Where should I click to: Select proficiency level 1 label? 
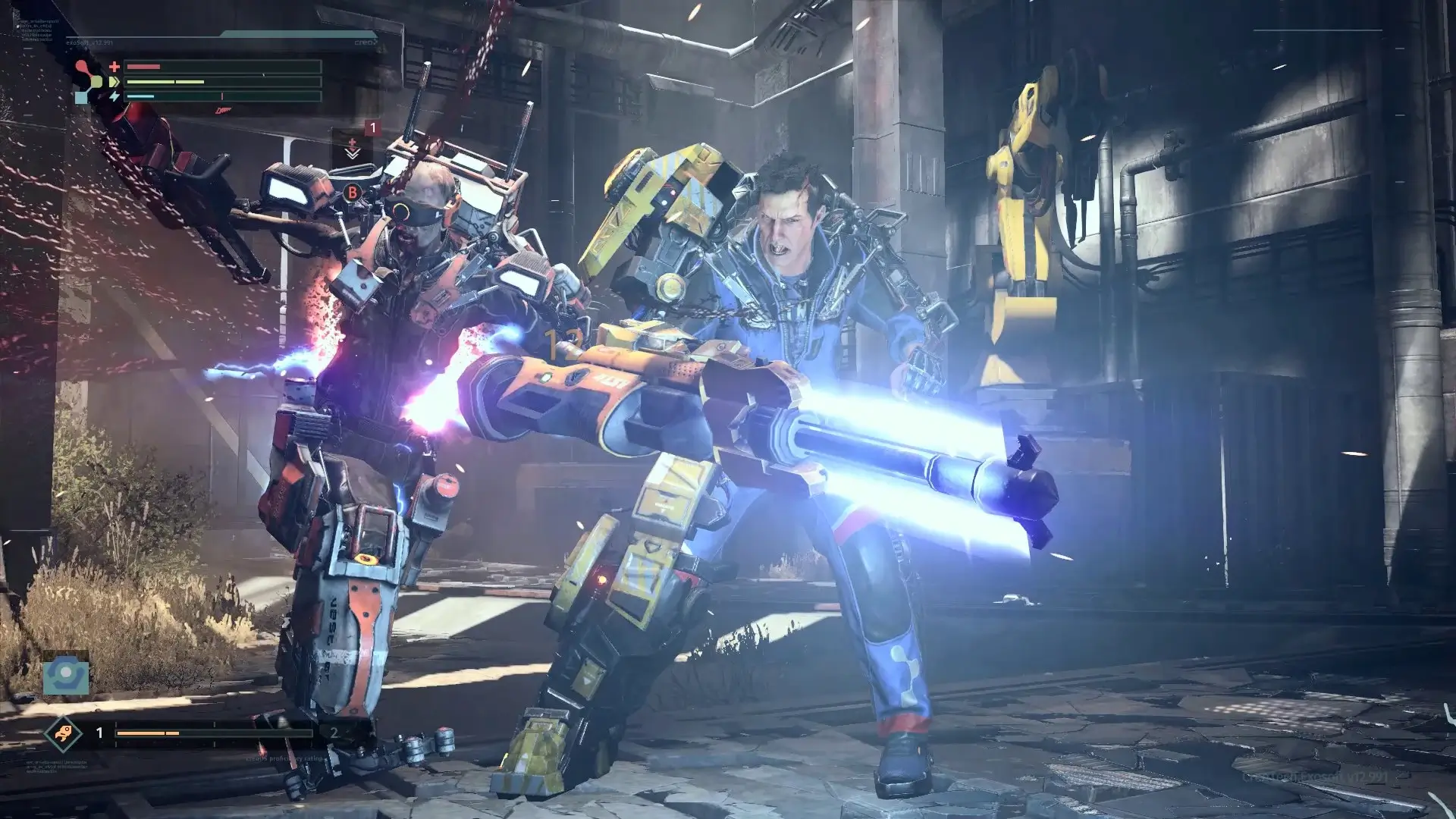point(99,733)
